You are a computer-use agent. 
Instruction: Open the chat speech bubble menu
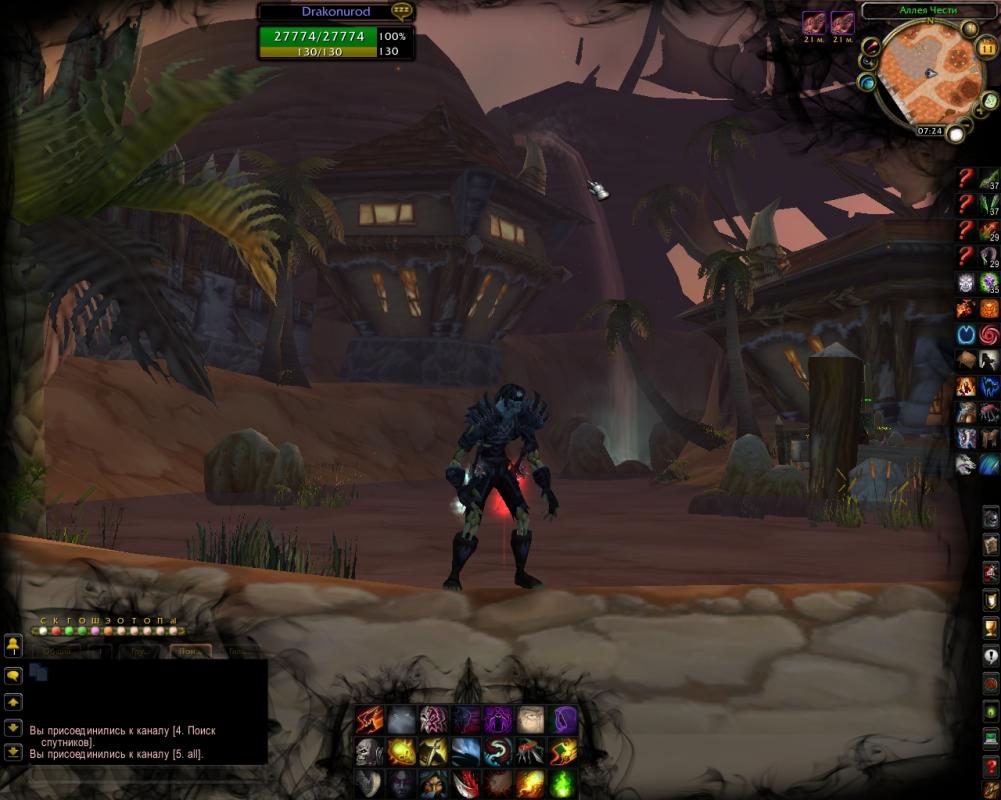tap(13, 675)
